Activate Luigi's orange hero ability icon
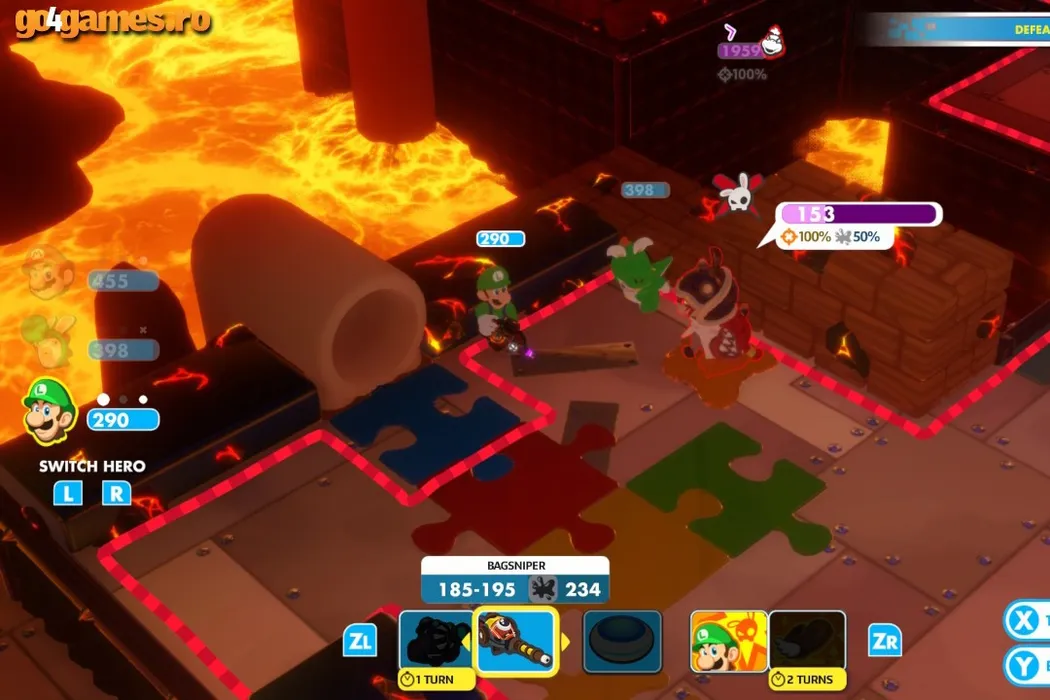Viewport: 1050px width, 700px height. click(728, 640)
